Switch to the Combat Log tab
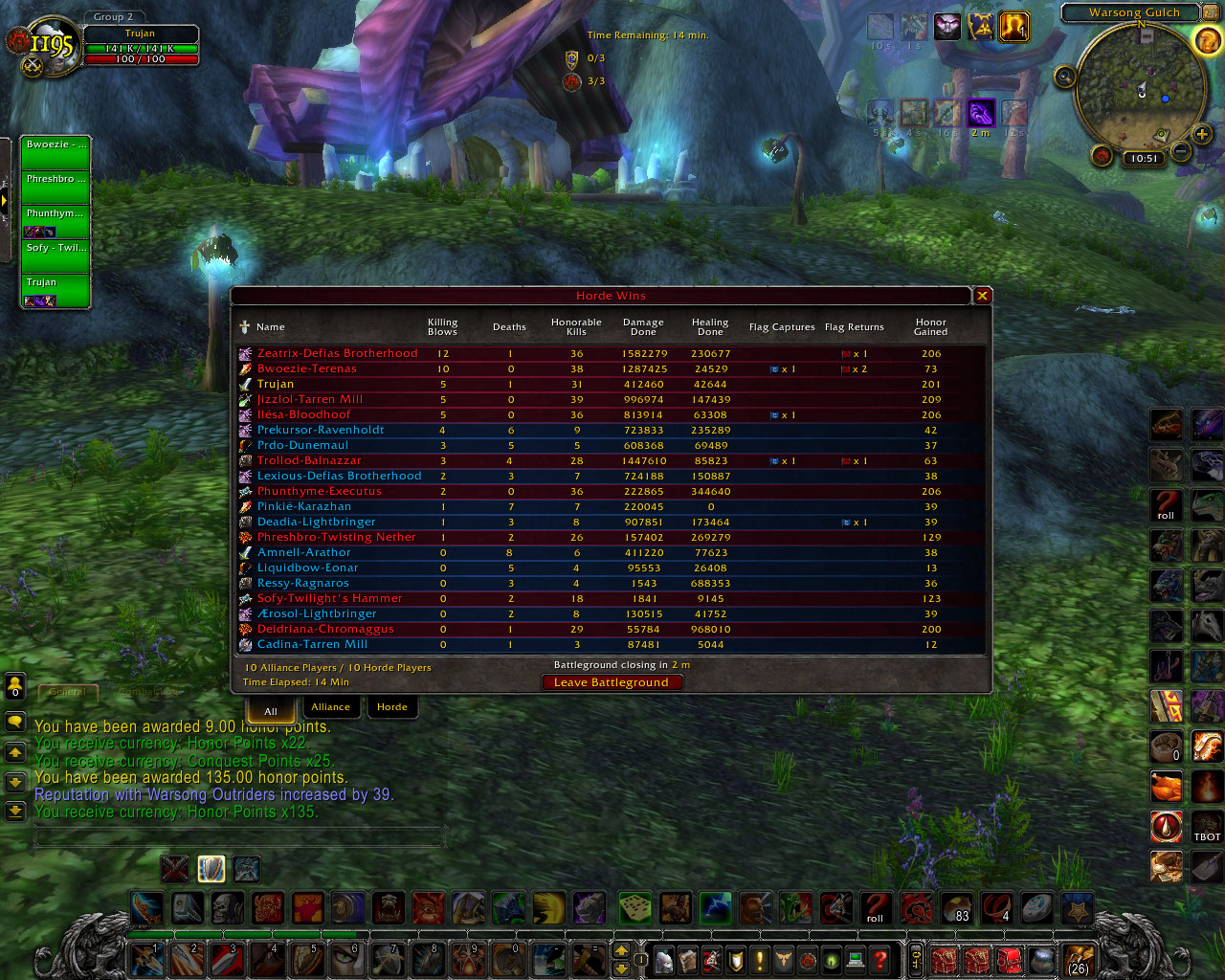The image size is (1225, 980). point(148,691)
